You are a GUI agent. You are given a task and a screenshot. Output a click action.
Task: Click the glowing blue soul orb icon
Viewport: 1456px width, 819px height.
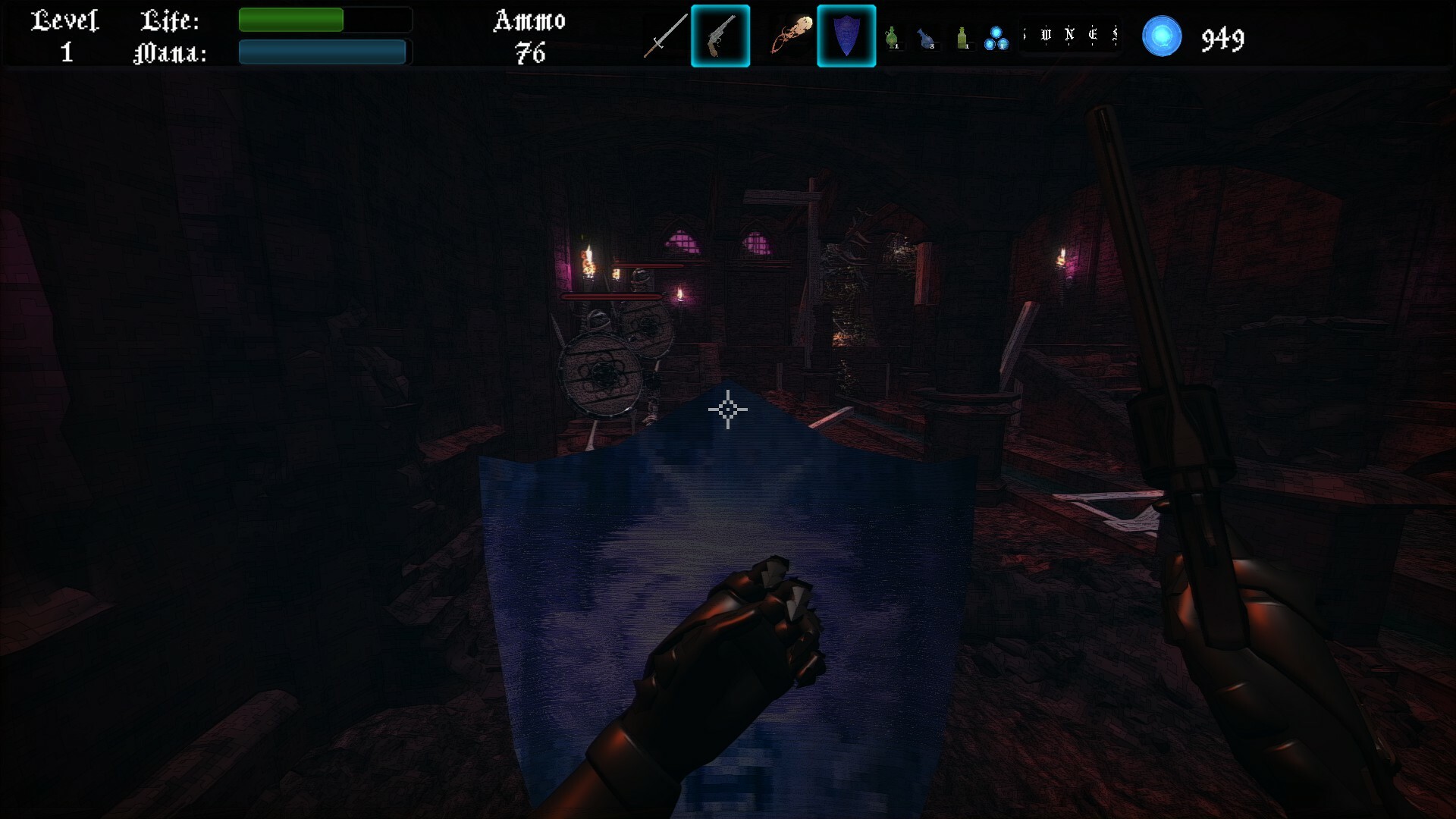pyautogui.click(x=1163, y=36)
